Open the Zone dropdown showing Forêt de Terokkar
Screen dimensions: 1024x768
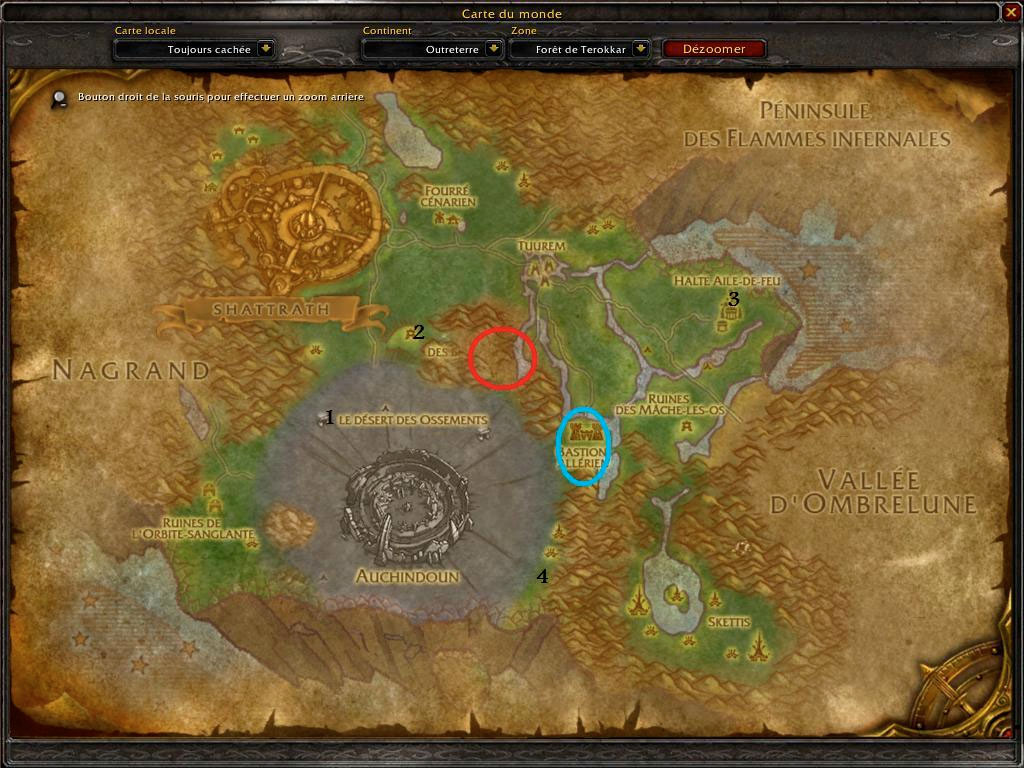click(x=640, y=48)
